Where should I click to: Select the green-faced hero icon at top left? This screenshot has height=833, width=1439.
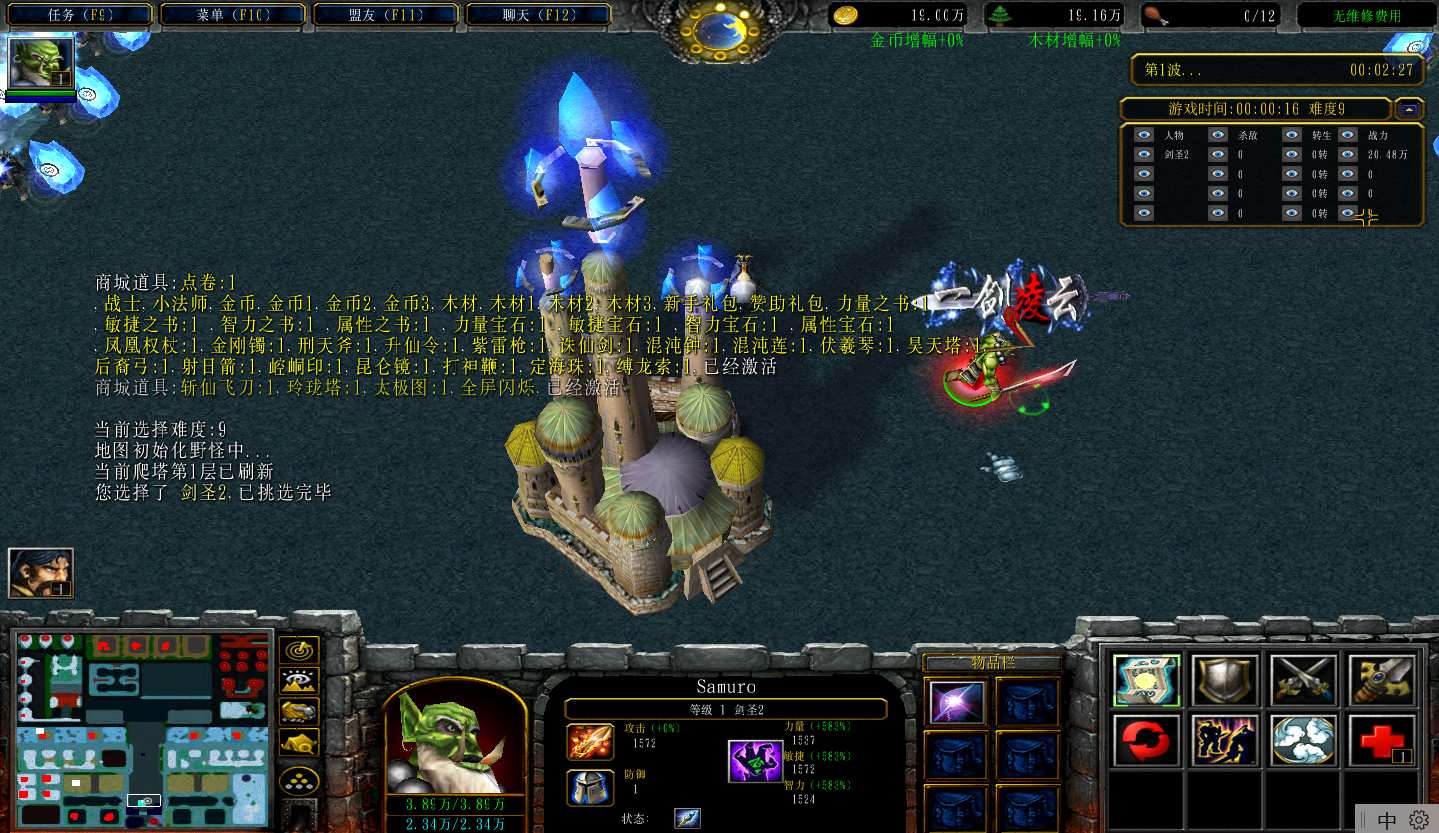coord(41,64)
